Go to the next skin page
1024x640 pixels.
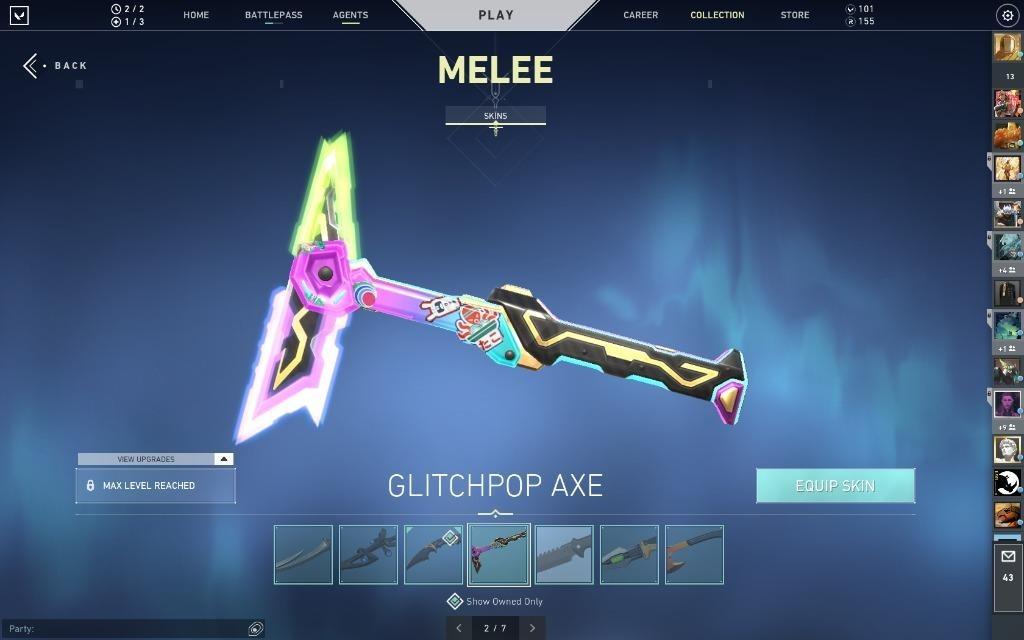tap(532, 628)
